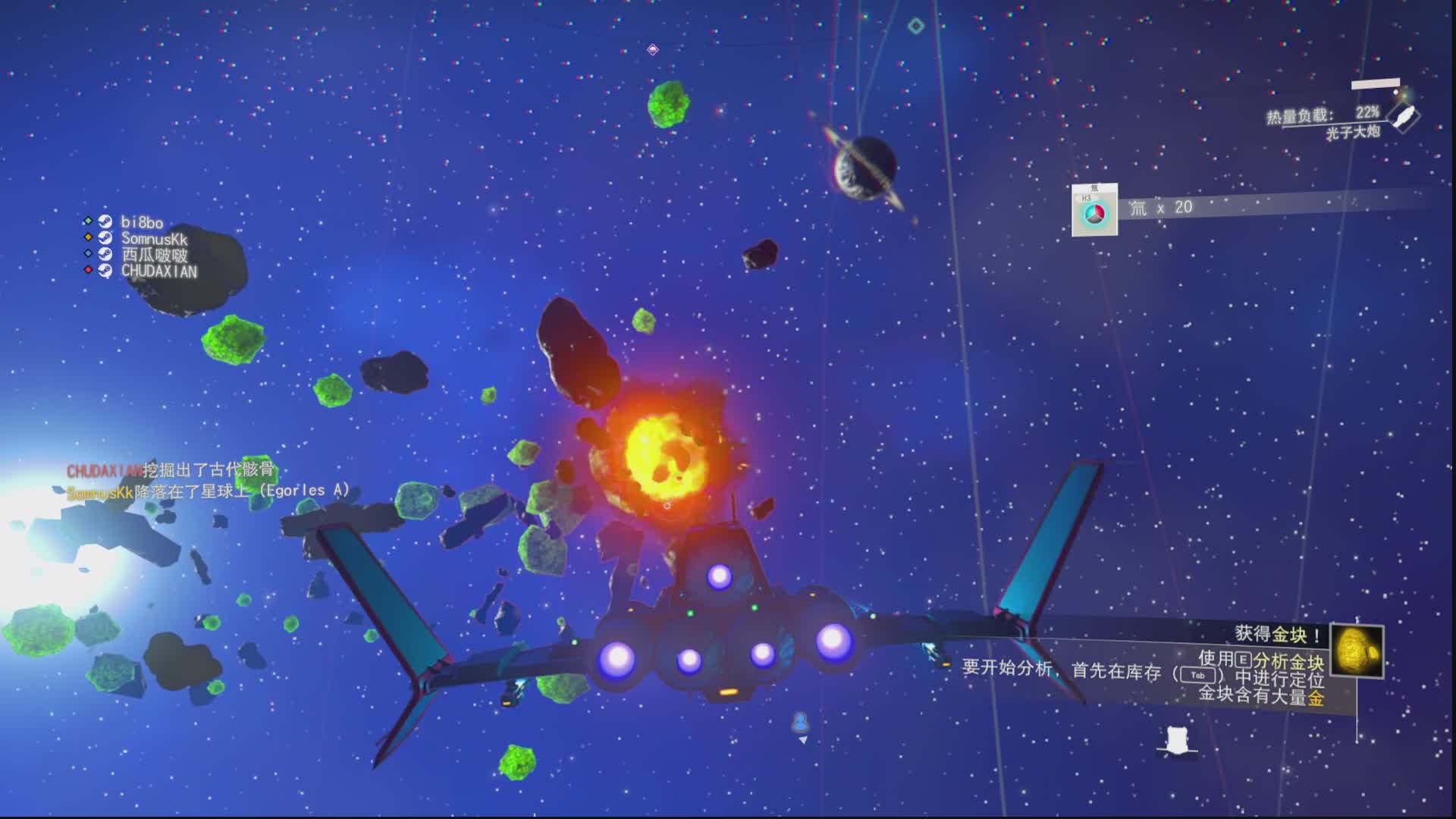1456x819 pixels.
Task: Select player 西瓜啵啵 in the party list
Action: [x=154, y=255]
